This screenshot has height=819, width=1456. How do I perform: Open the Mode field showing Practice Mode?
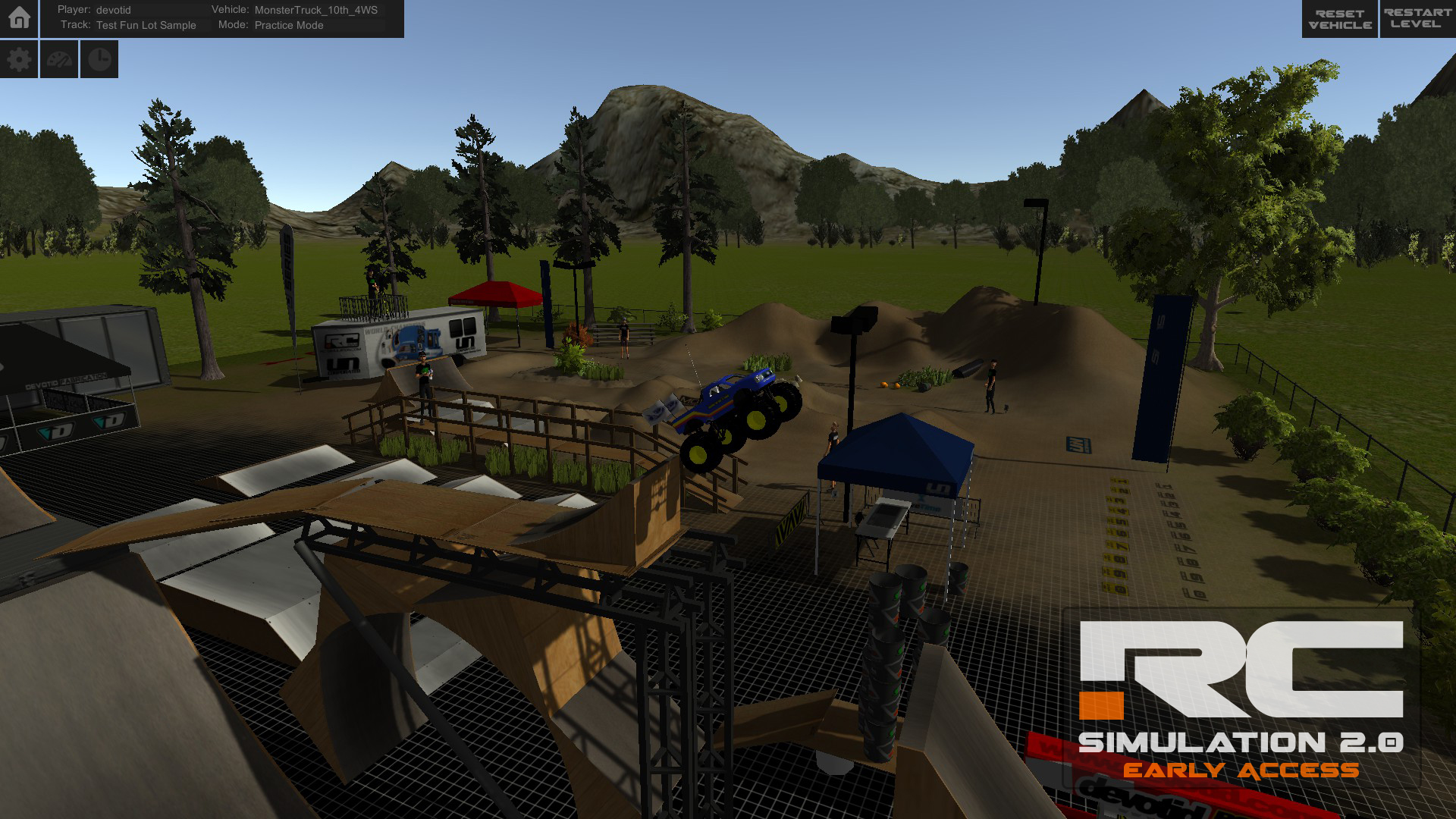click(x=288, y=25)
